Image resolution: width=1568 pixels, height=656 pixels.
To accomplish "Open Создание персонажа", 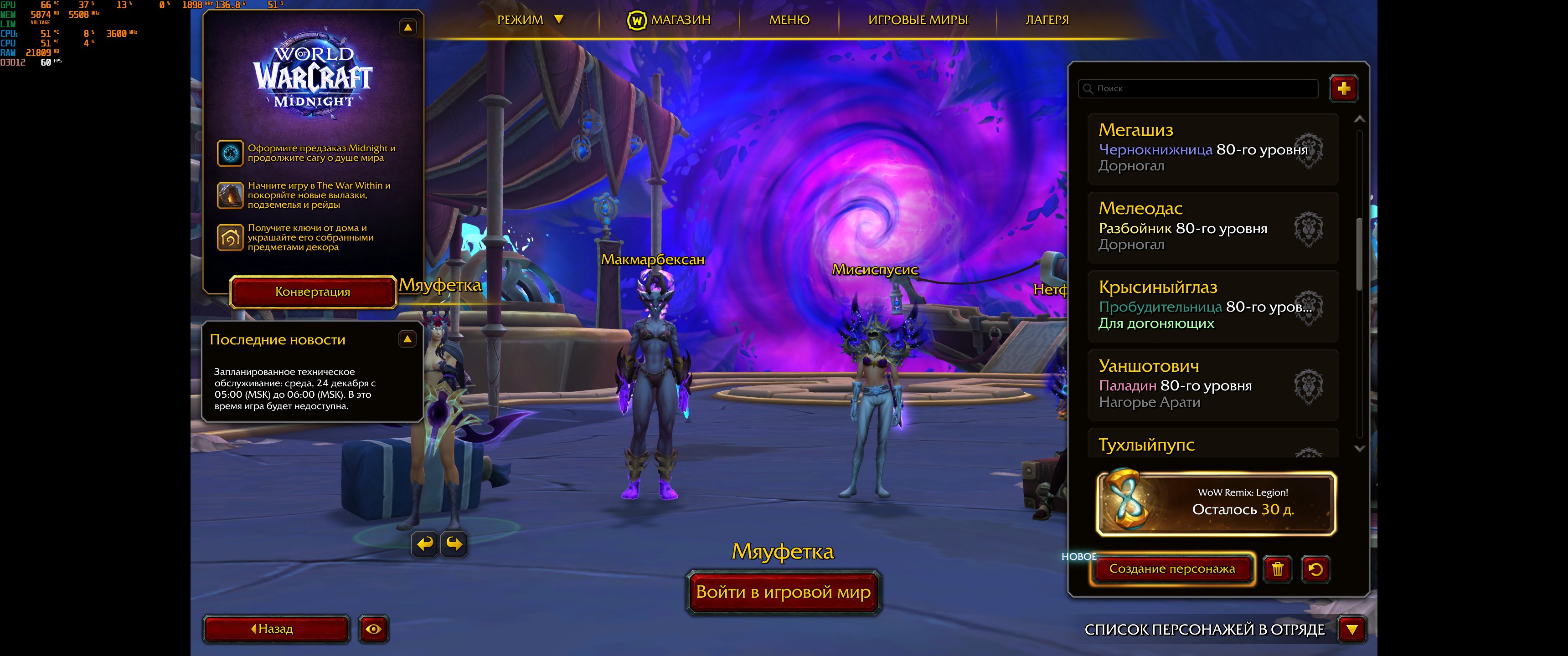I will tap(1172, 569).
